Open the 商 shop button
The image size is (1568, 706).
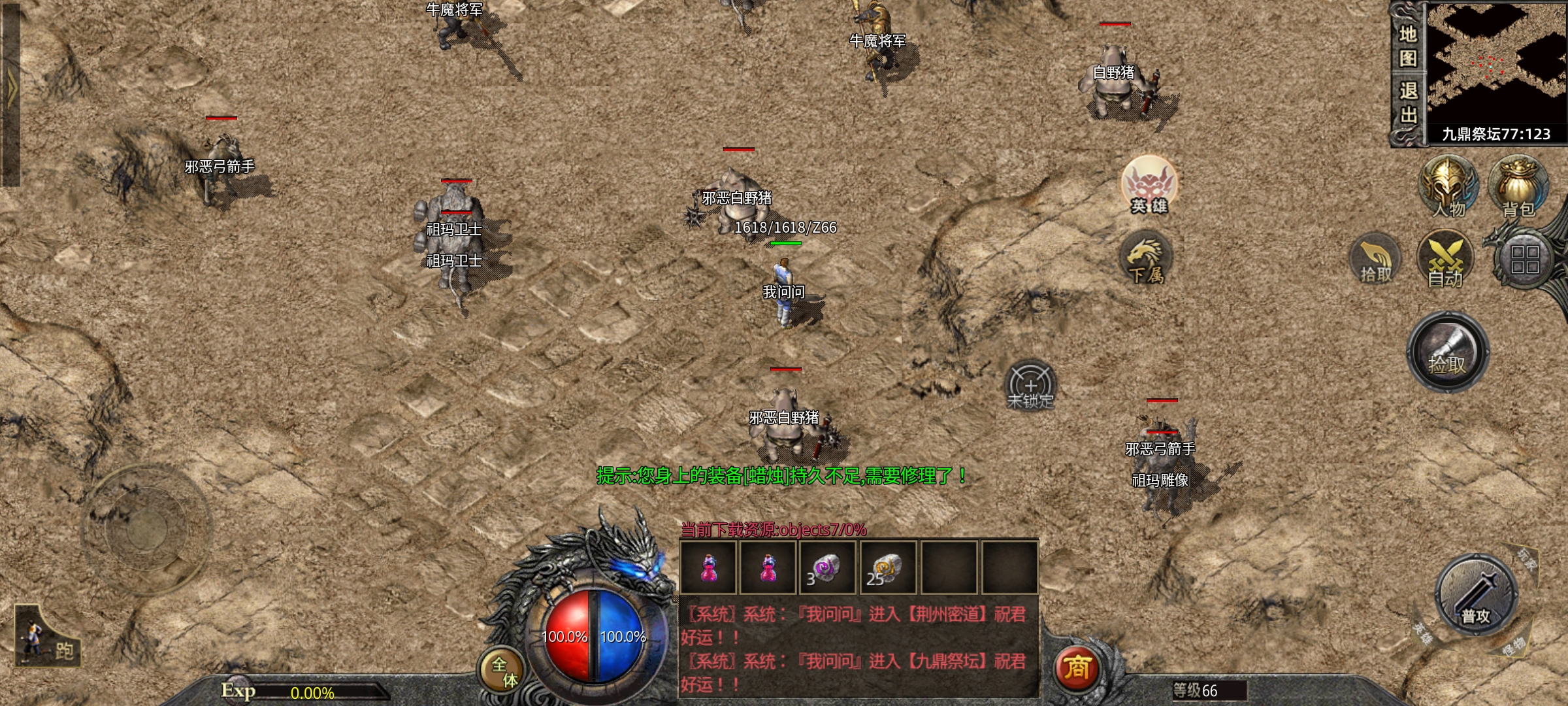(x=1077, y=668)
